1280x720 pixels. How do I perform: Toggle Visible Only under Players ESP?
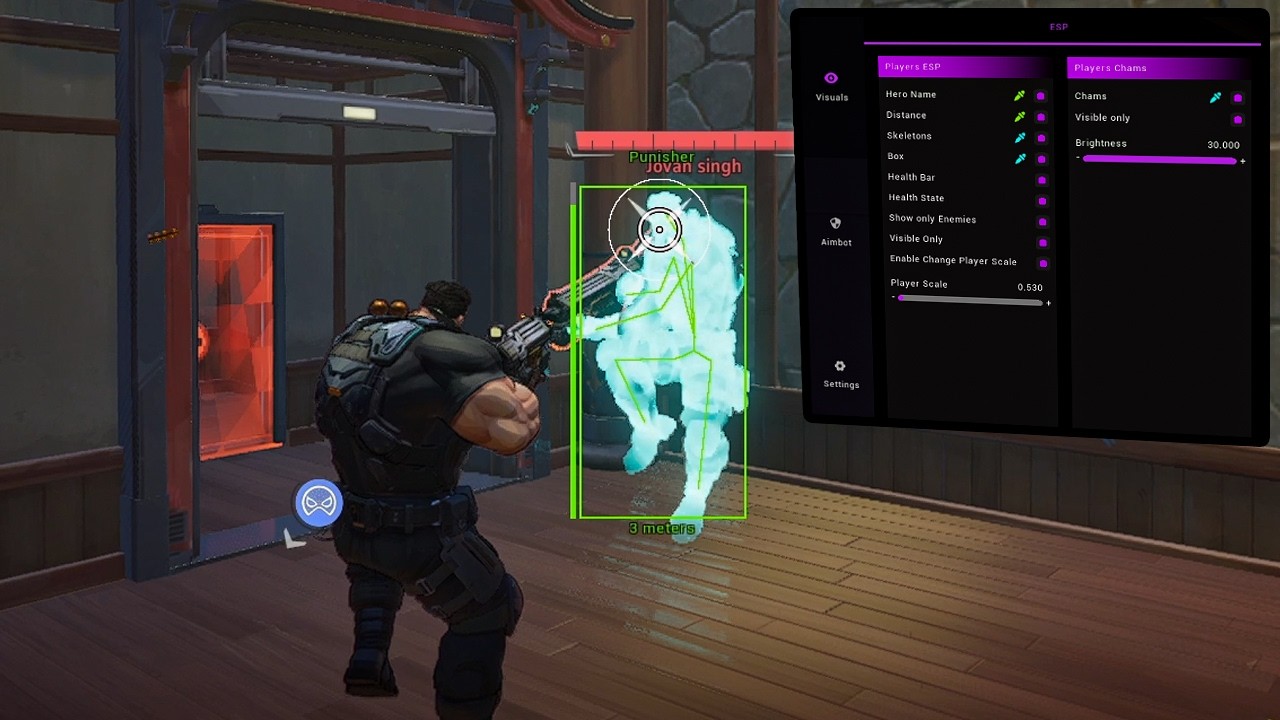[1043, 243]
